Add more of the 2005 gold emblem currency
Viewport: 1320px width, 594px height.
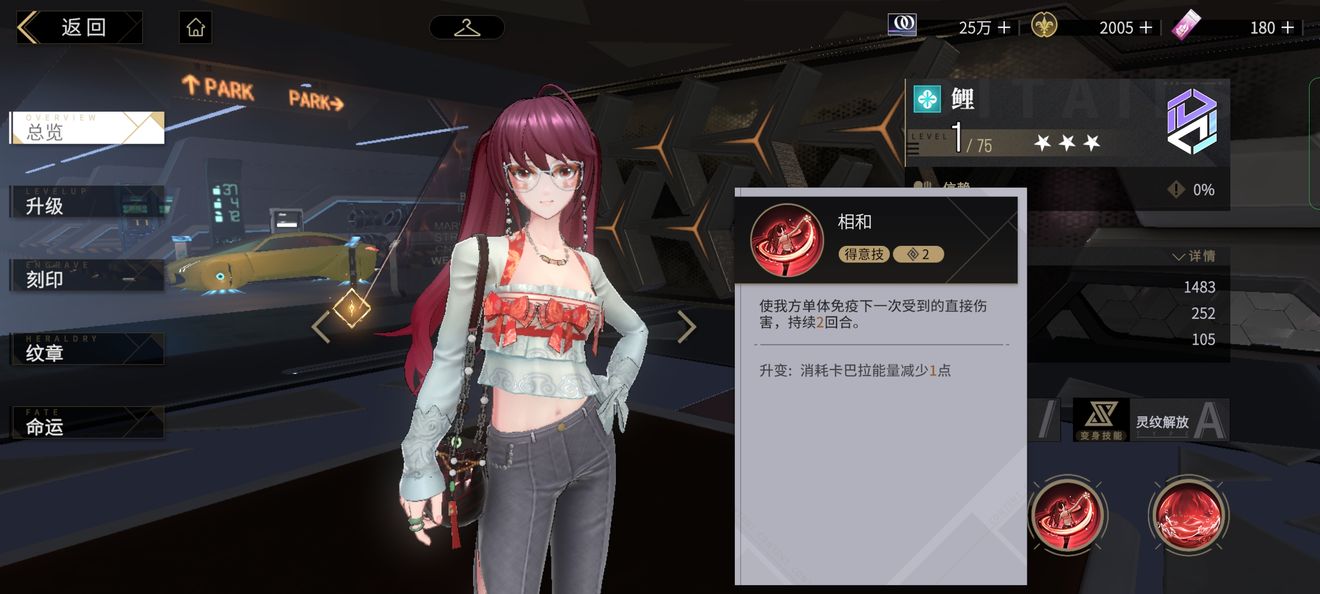click(1146, 28)
